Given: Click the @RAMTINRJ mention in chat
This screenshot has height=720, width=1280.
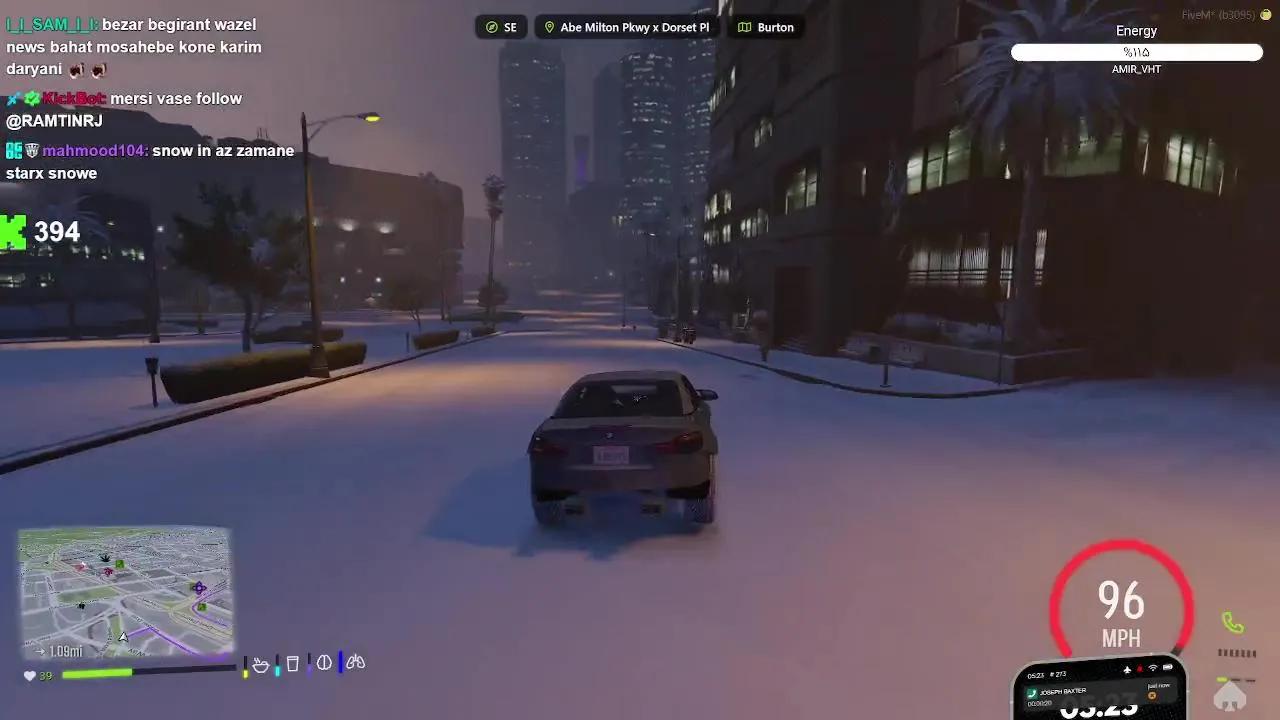Looking at the screenshot, I should click(54, 121).
